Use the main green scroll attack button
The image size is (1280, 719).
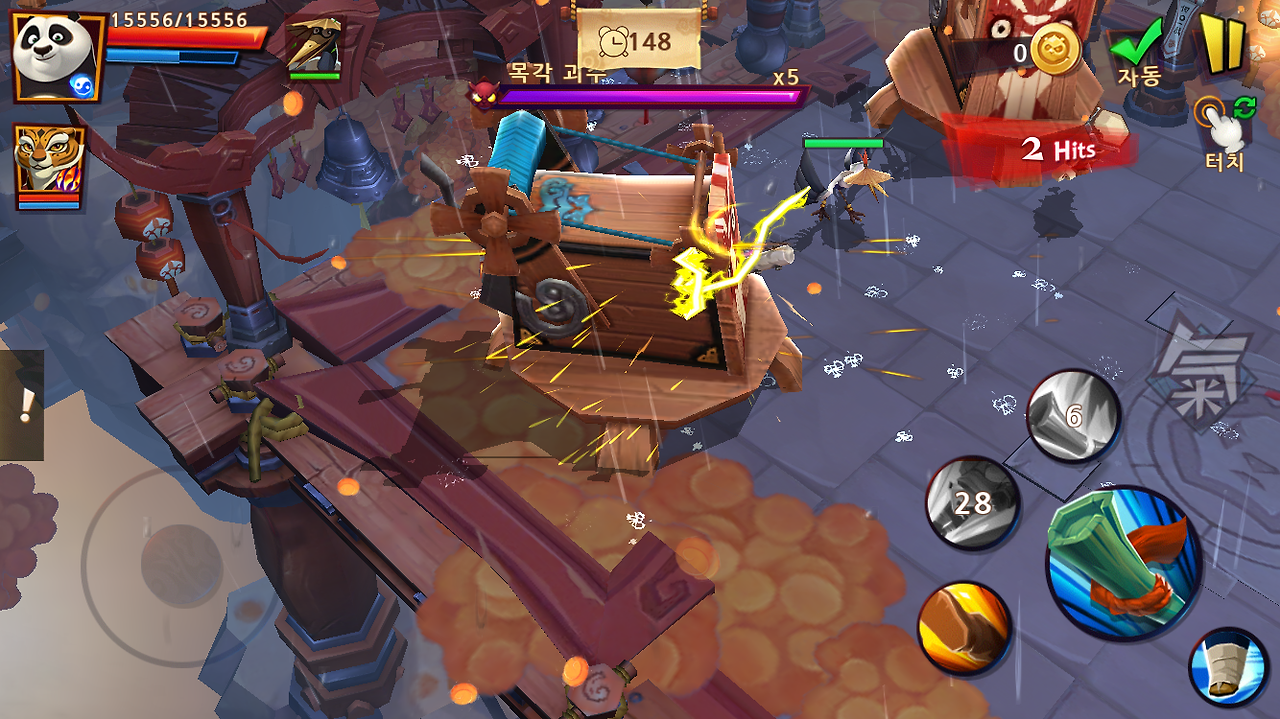(x=1122, y=562)
